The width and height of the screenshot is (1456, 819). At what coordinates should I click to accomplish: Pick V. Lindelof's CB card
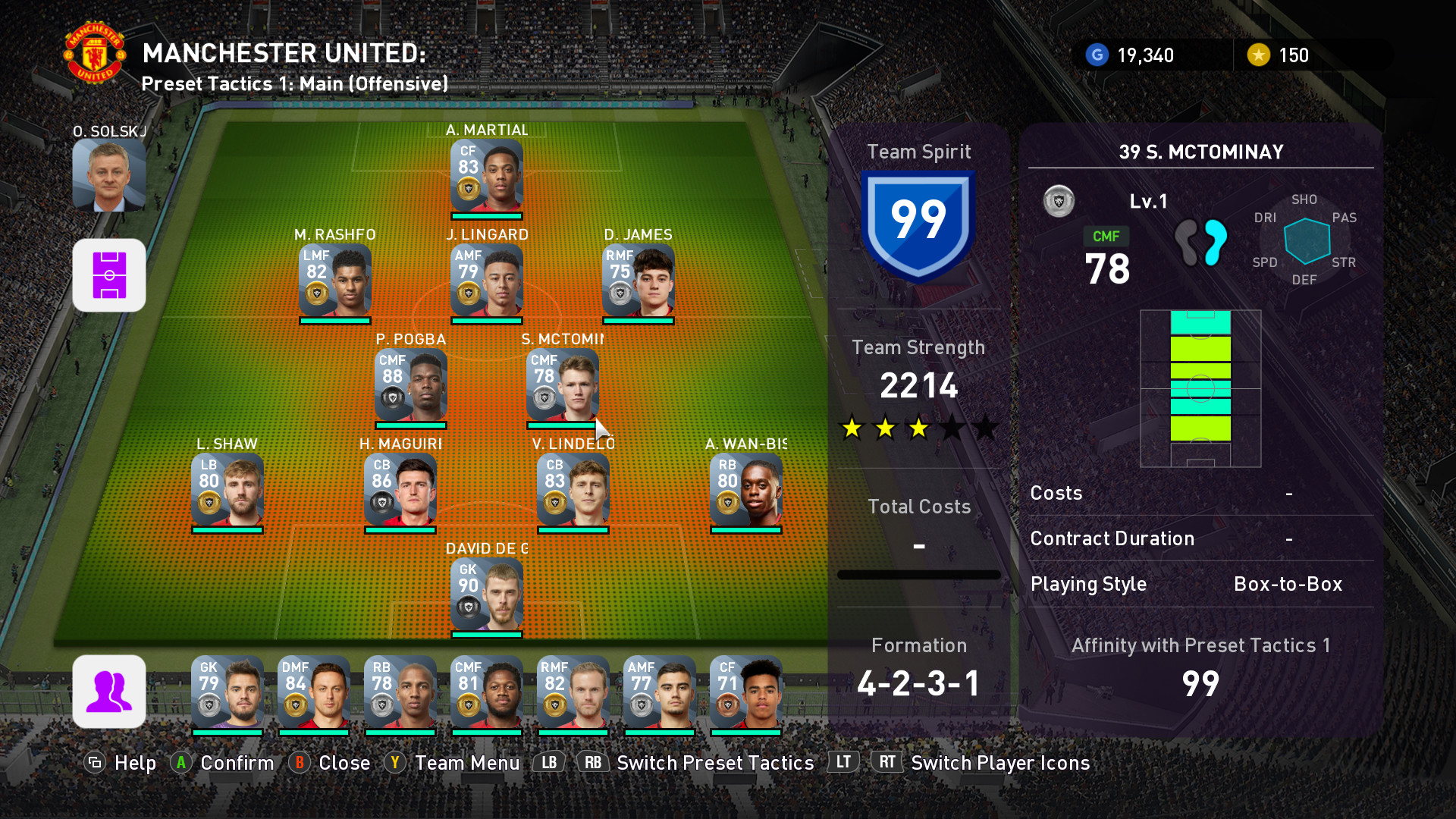pyautogui.click(x=573, y=490)
